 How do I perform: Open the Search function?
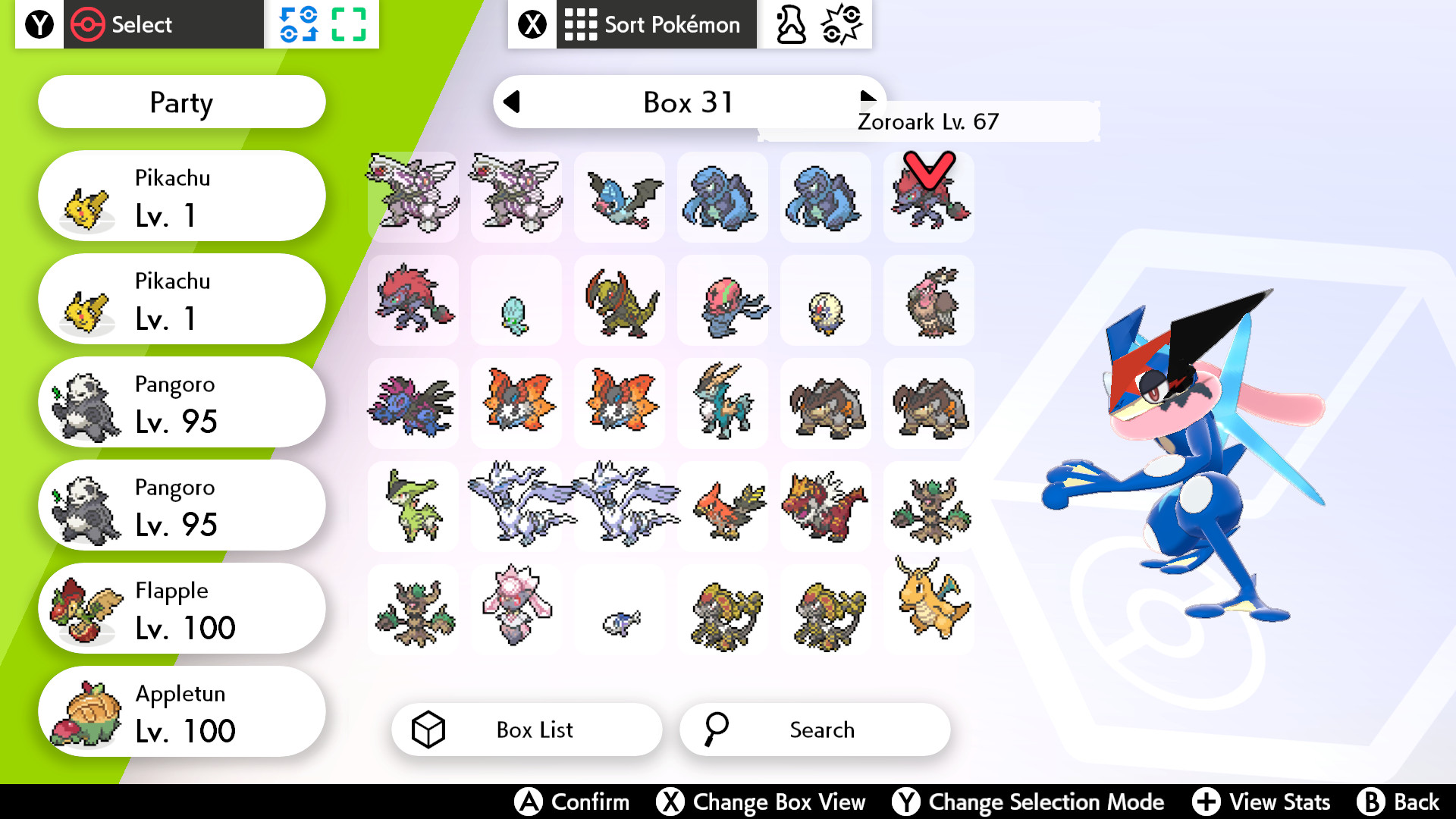(x=814, y=730)
